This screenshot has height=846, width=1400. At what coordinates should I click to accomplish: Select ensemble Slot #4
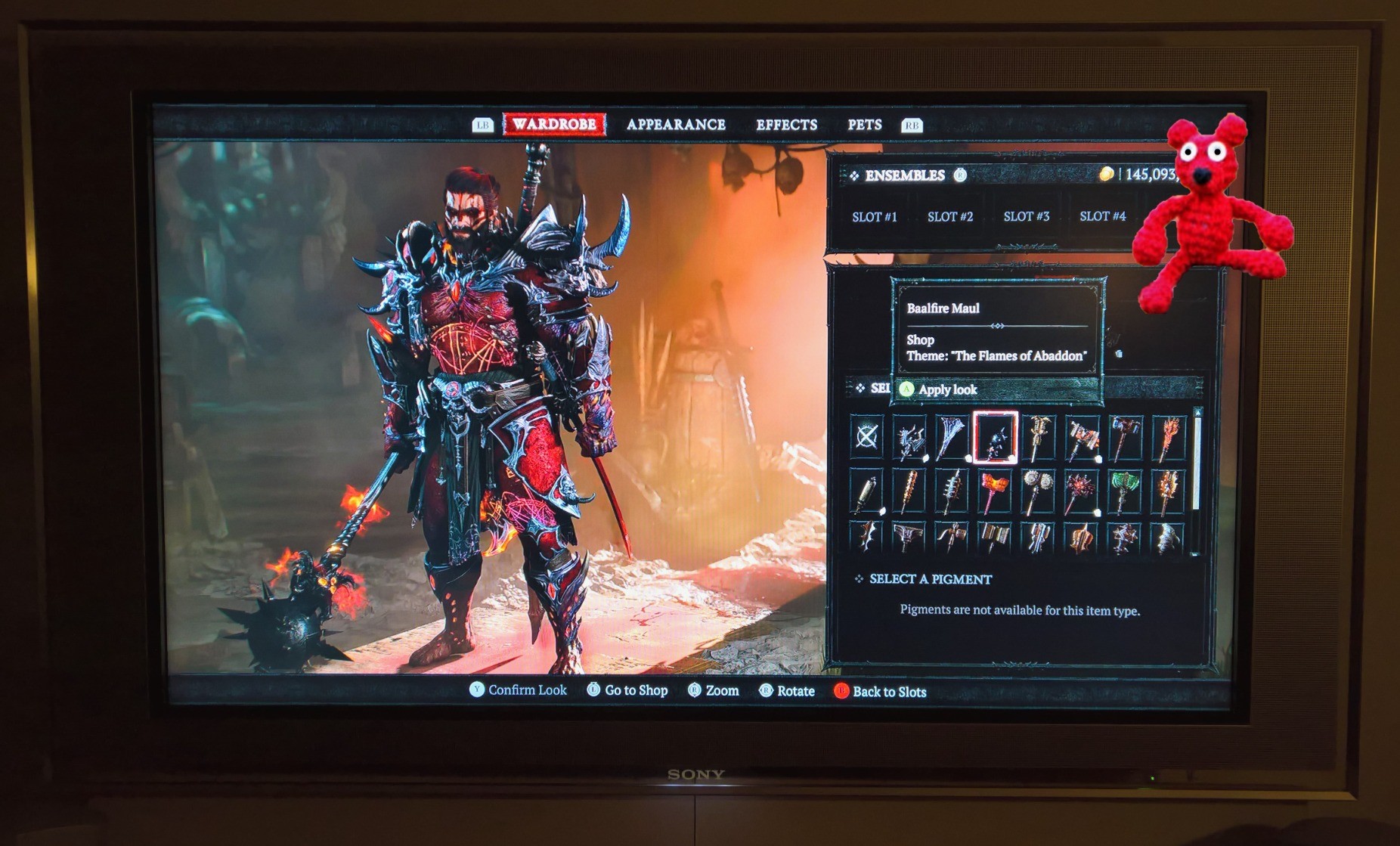[1102, 217]
